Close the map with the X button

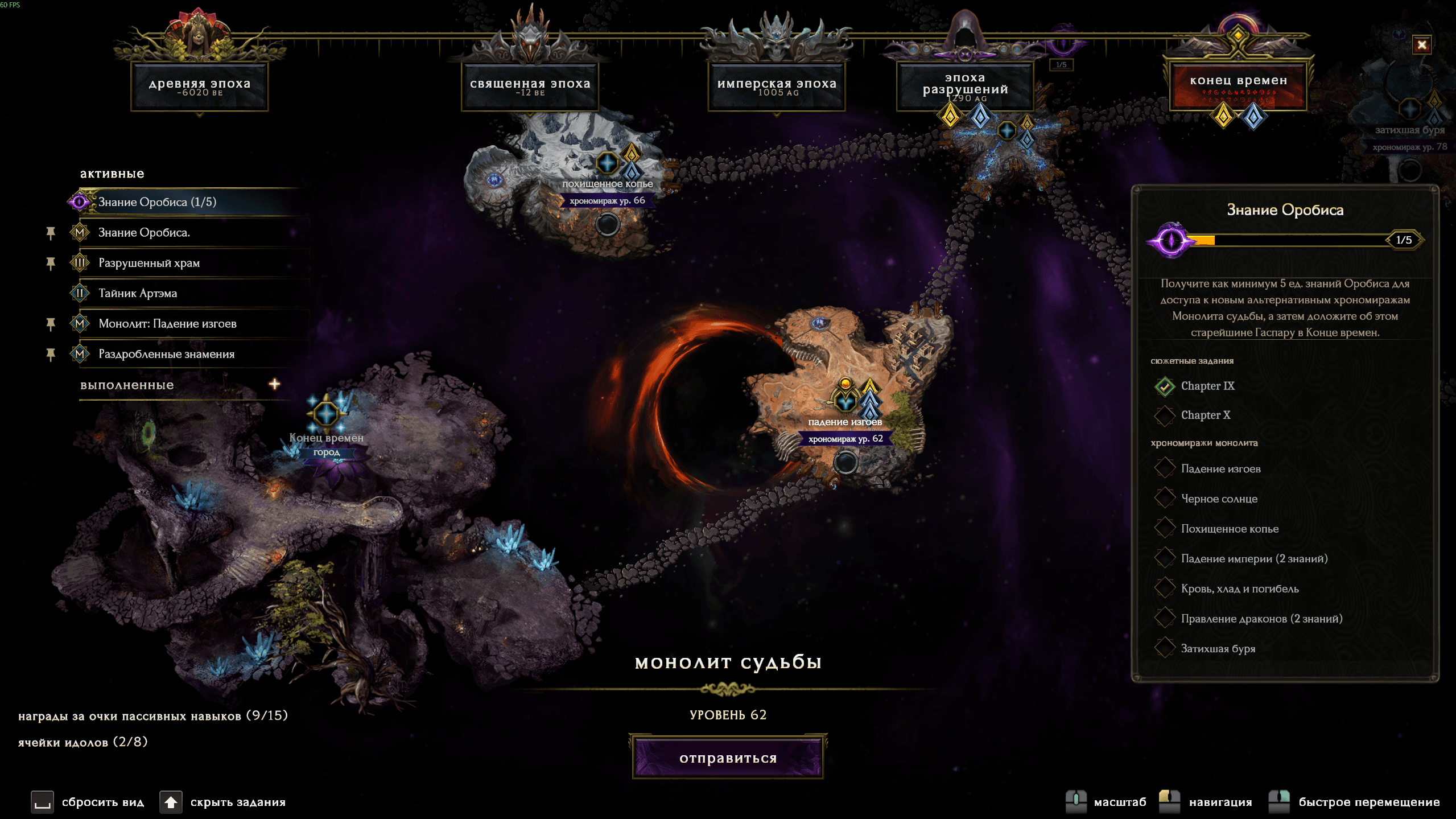click(1421, 45)
